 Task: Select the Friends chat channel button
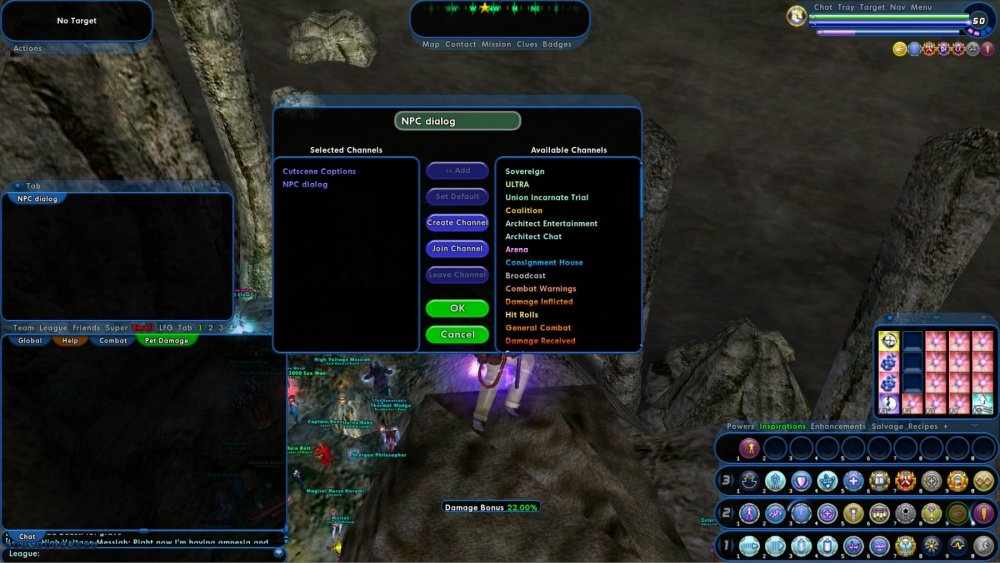[x=86, y=328]
